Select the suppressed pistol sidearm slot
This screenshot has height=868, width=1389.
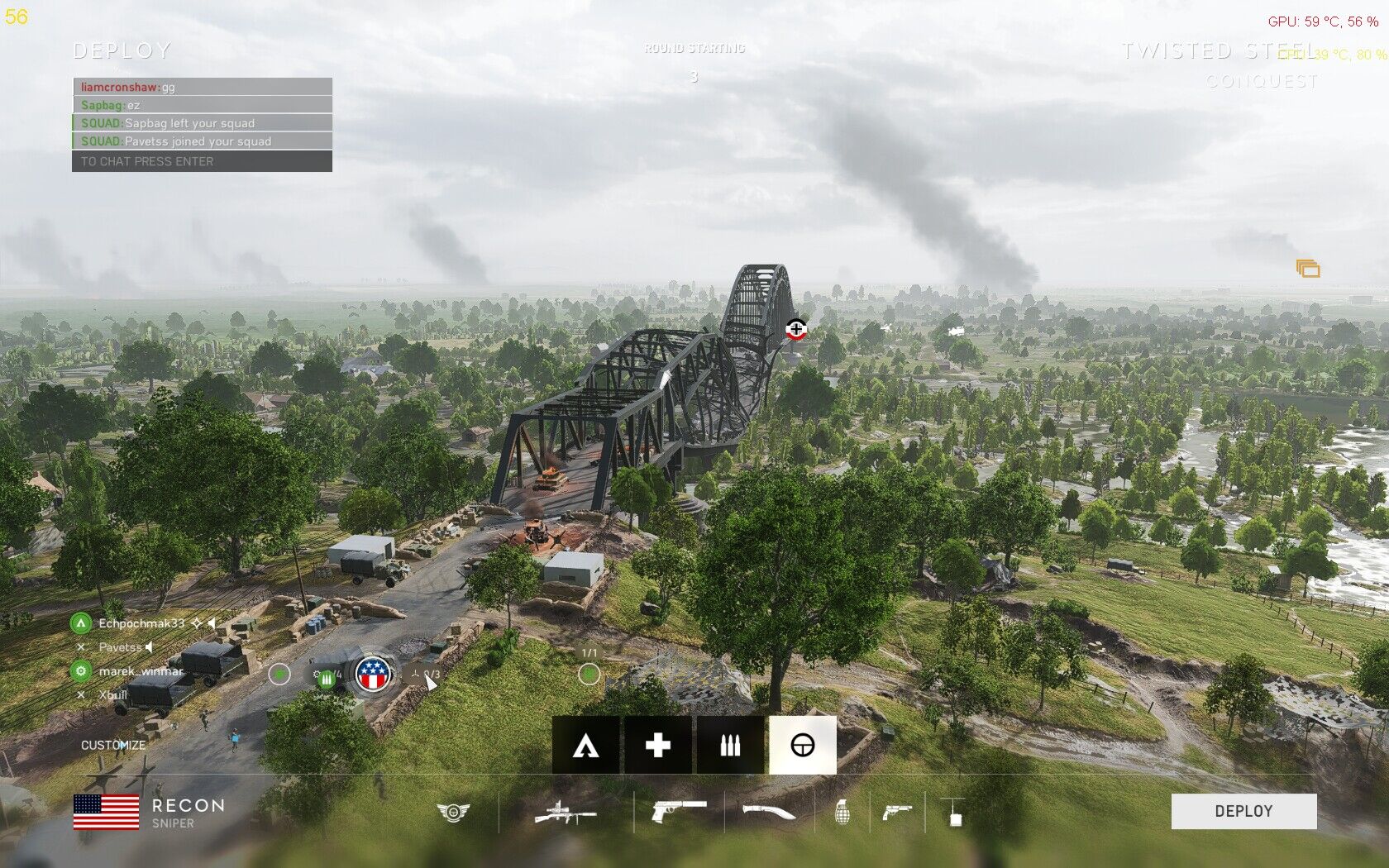[x=678, y=811]
